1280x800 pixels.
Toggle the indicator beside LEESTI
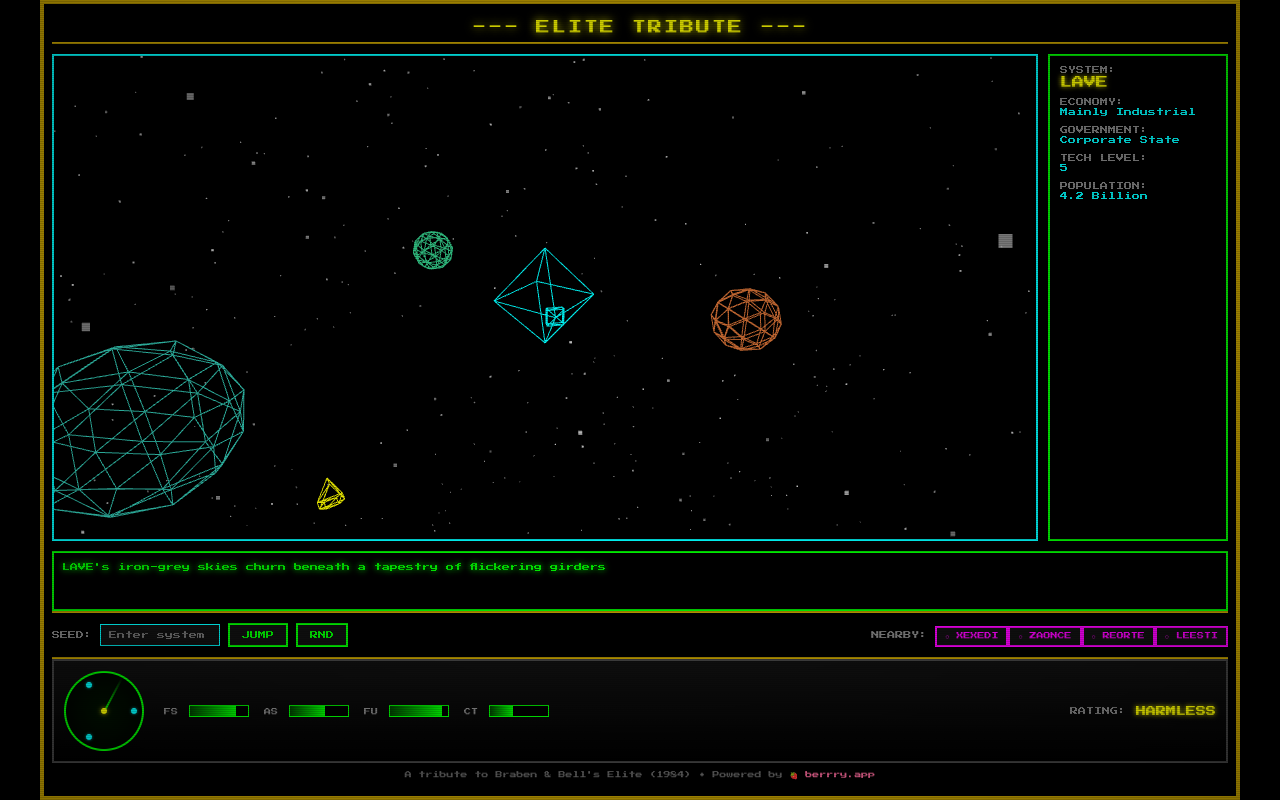point(1166,636)
